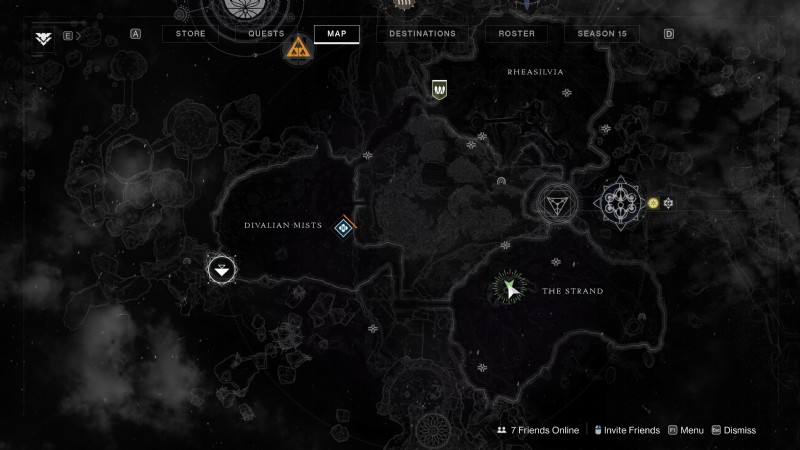Select the Divalian Mists landing zone marker
This screenshot has height=450, width=800.
[221, 268]
